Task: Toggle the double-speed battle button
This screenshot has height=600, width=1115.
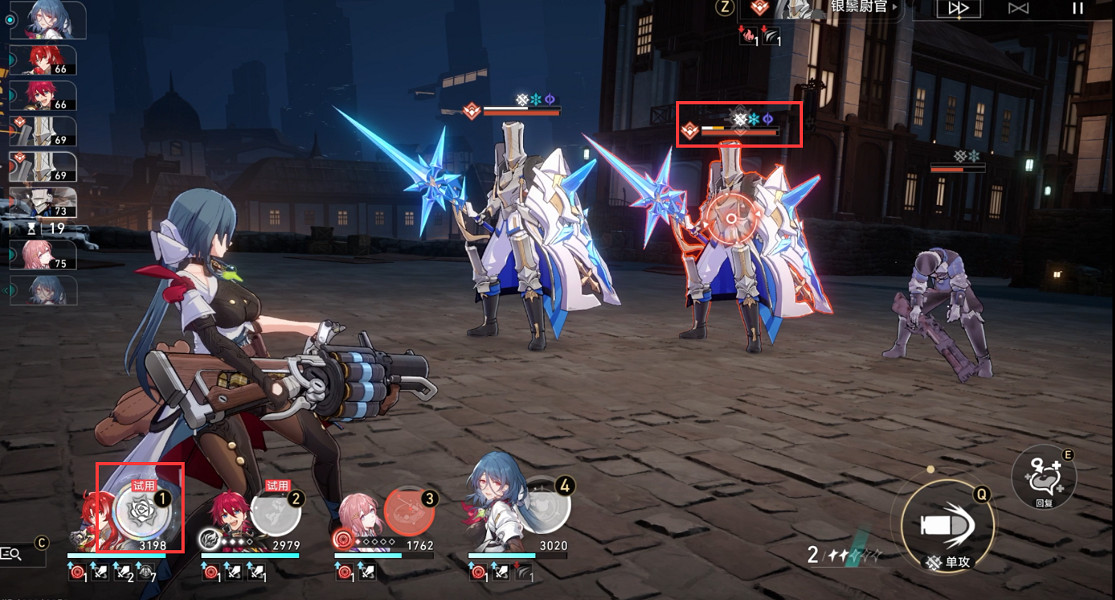Action: pos(957,9)
